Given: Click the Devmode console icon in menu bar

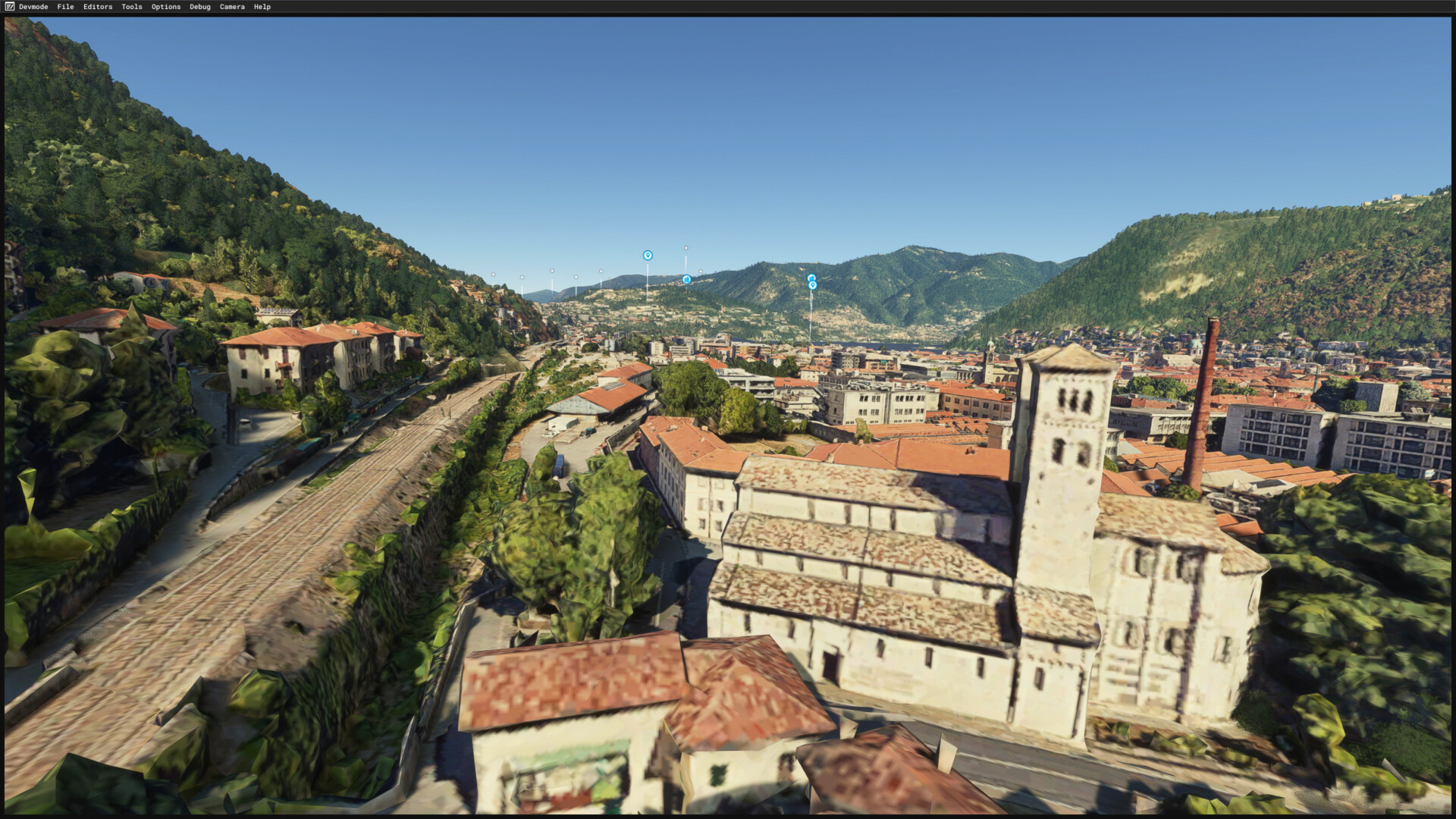Looking at the screenshot, I should [9, 7].
